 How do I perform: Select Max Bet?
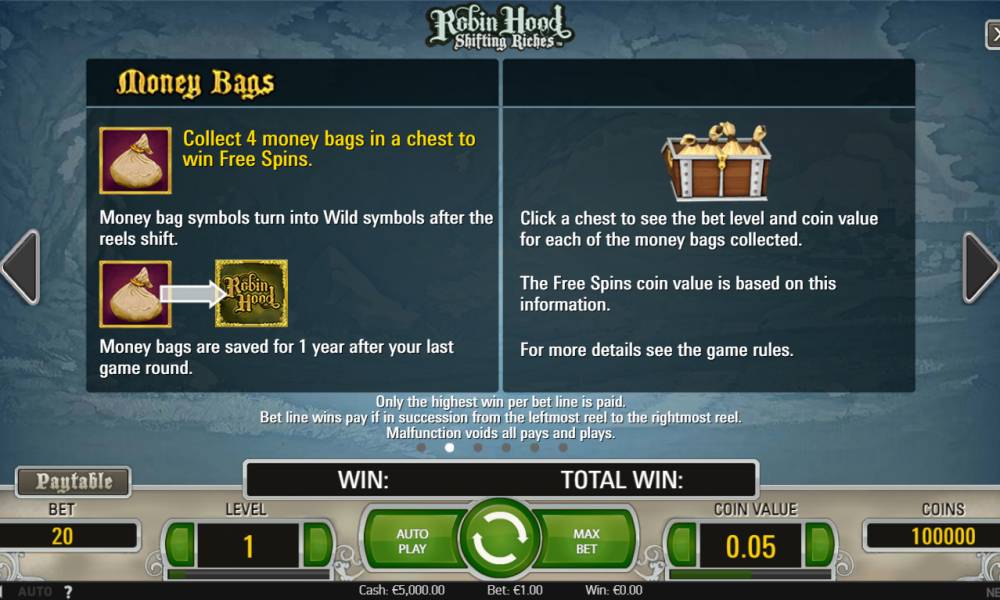click(587, 541)
